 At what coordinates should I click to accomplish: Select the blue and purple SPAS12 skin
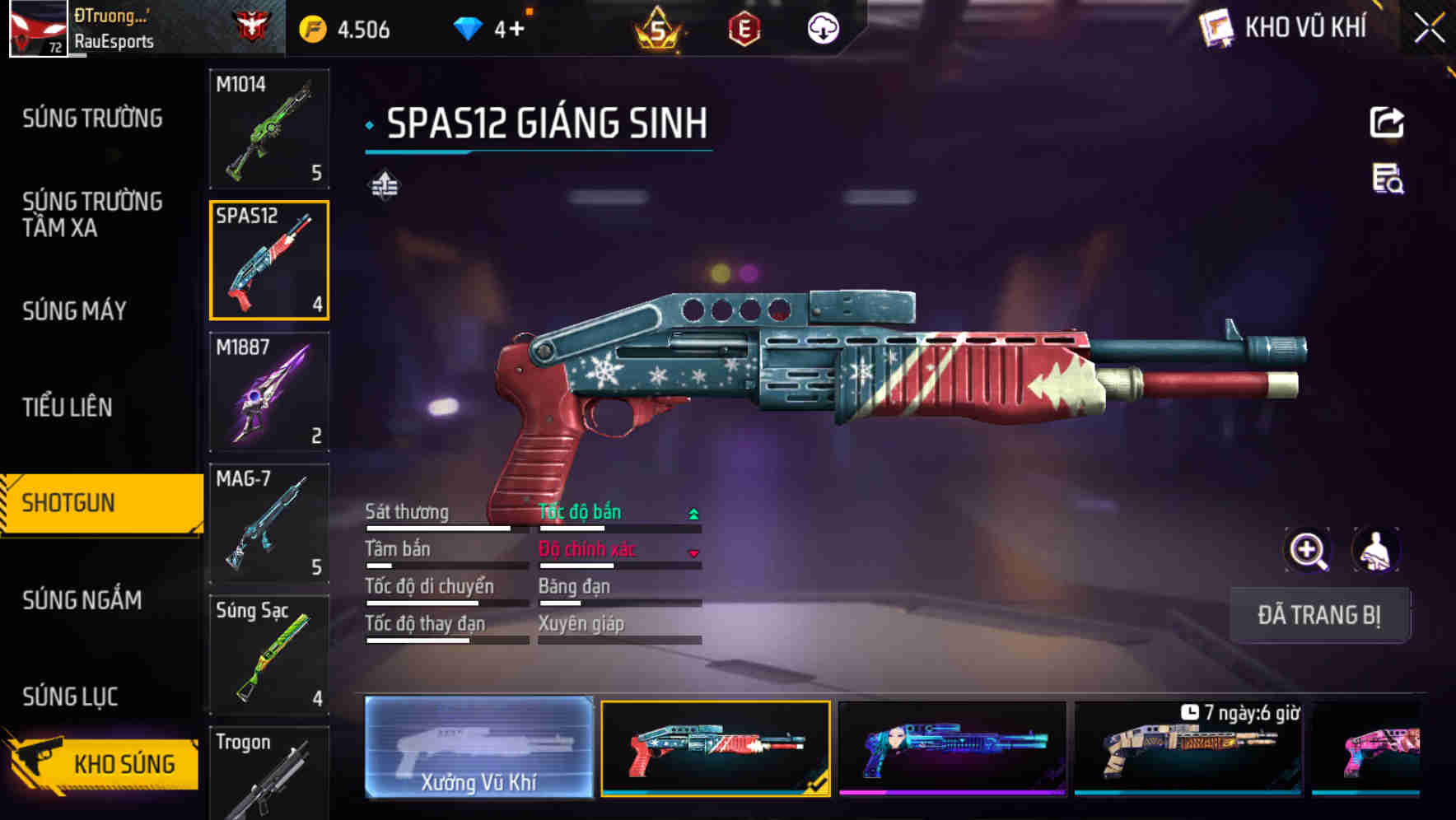[x=952, y=749]
